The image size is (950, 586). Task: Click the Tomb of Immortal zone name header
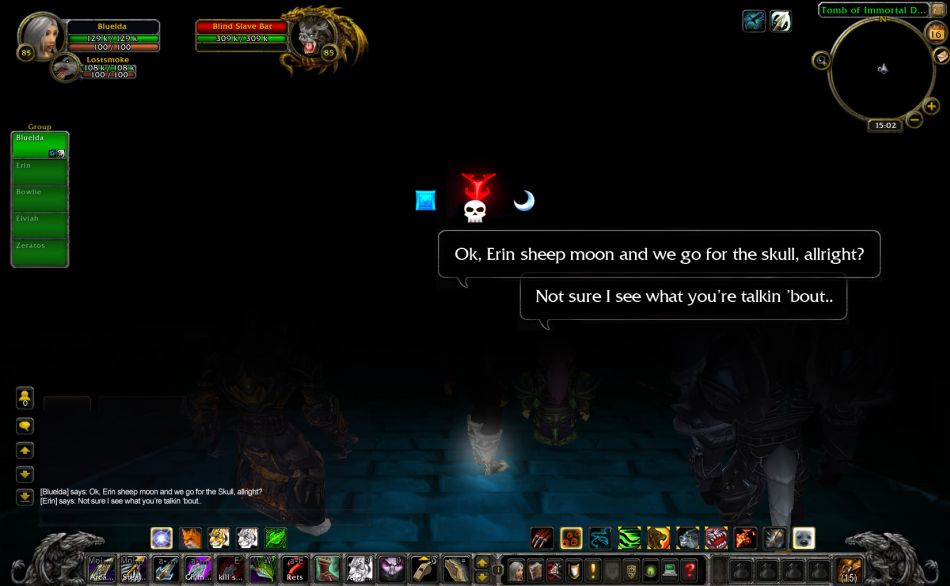[873, 10]
